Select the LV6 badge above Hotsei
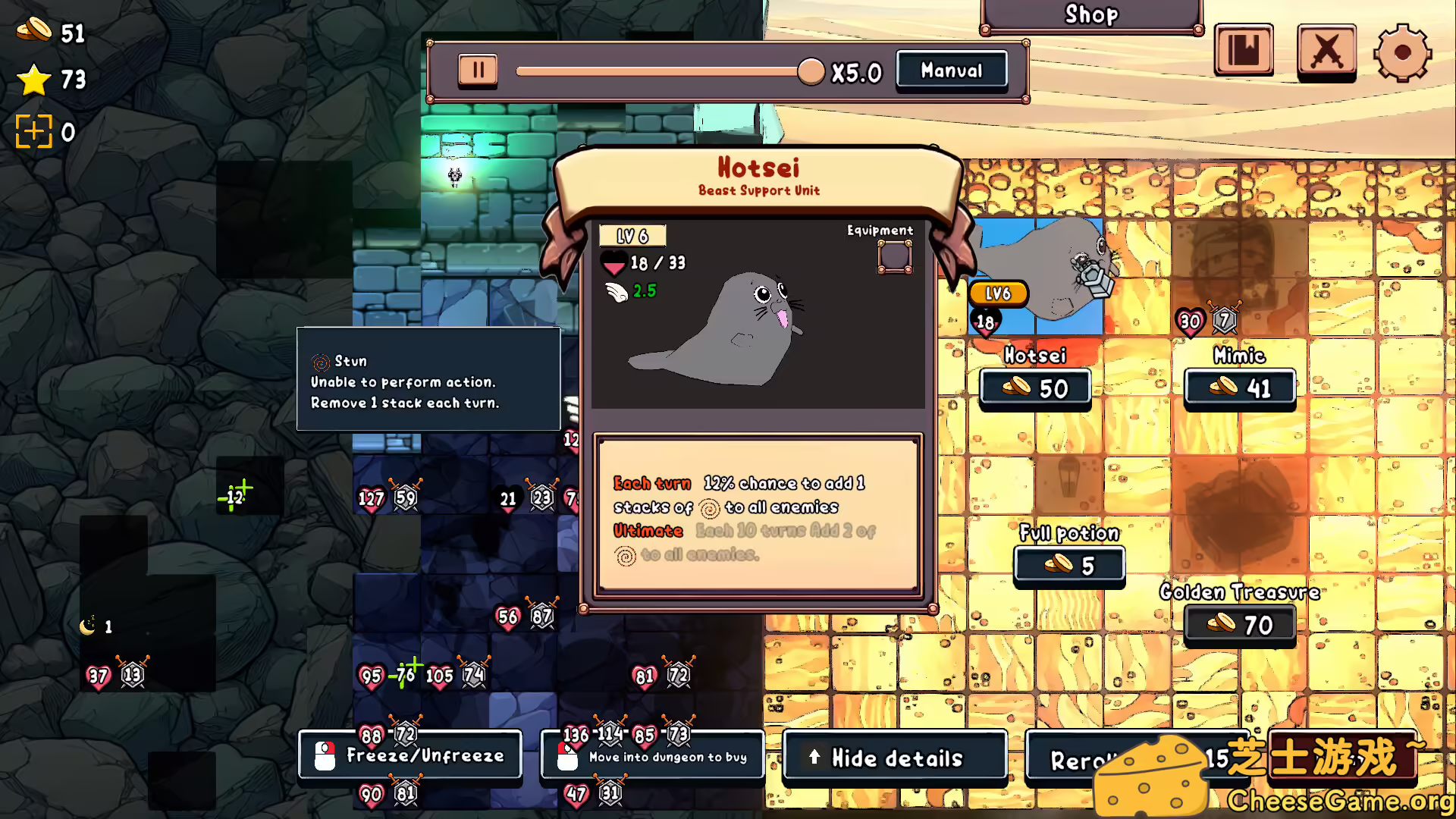1456x819 pixels. click(999, 293)
